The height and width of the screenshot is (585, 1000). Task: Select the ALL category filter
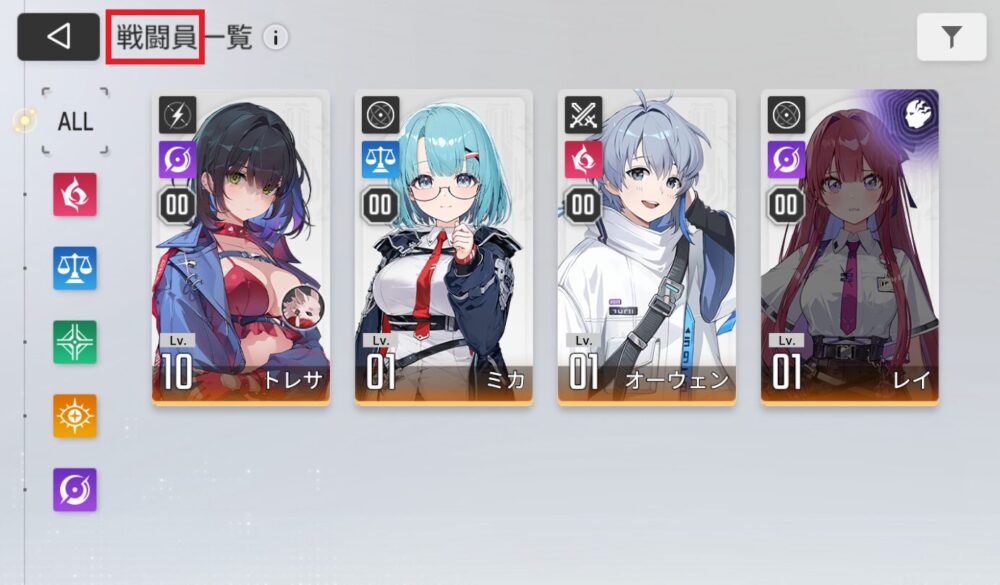(75, 122)
